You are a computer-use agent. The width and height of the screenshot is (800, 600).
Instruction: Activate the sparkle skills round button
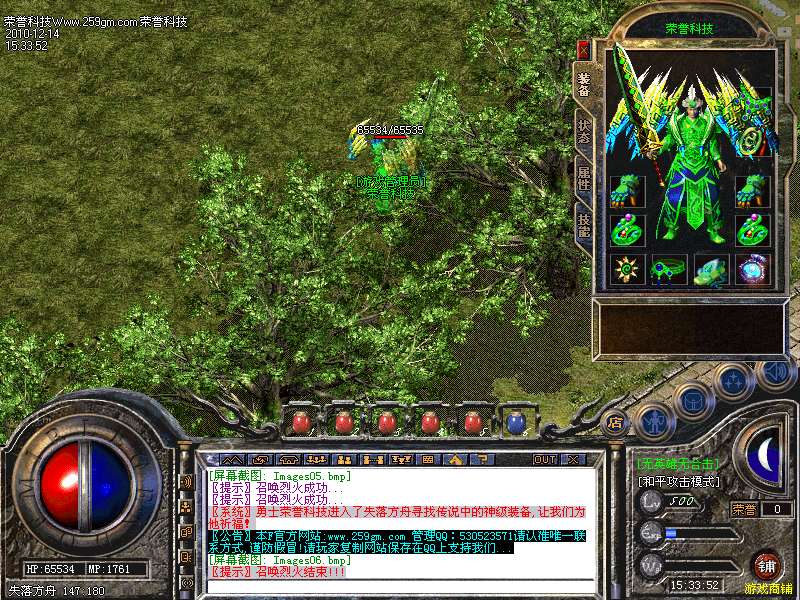pyautogui.click(x=733, y=381)
